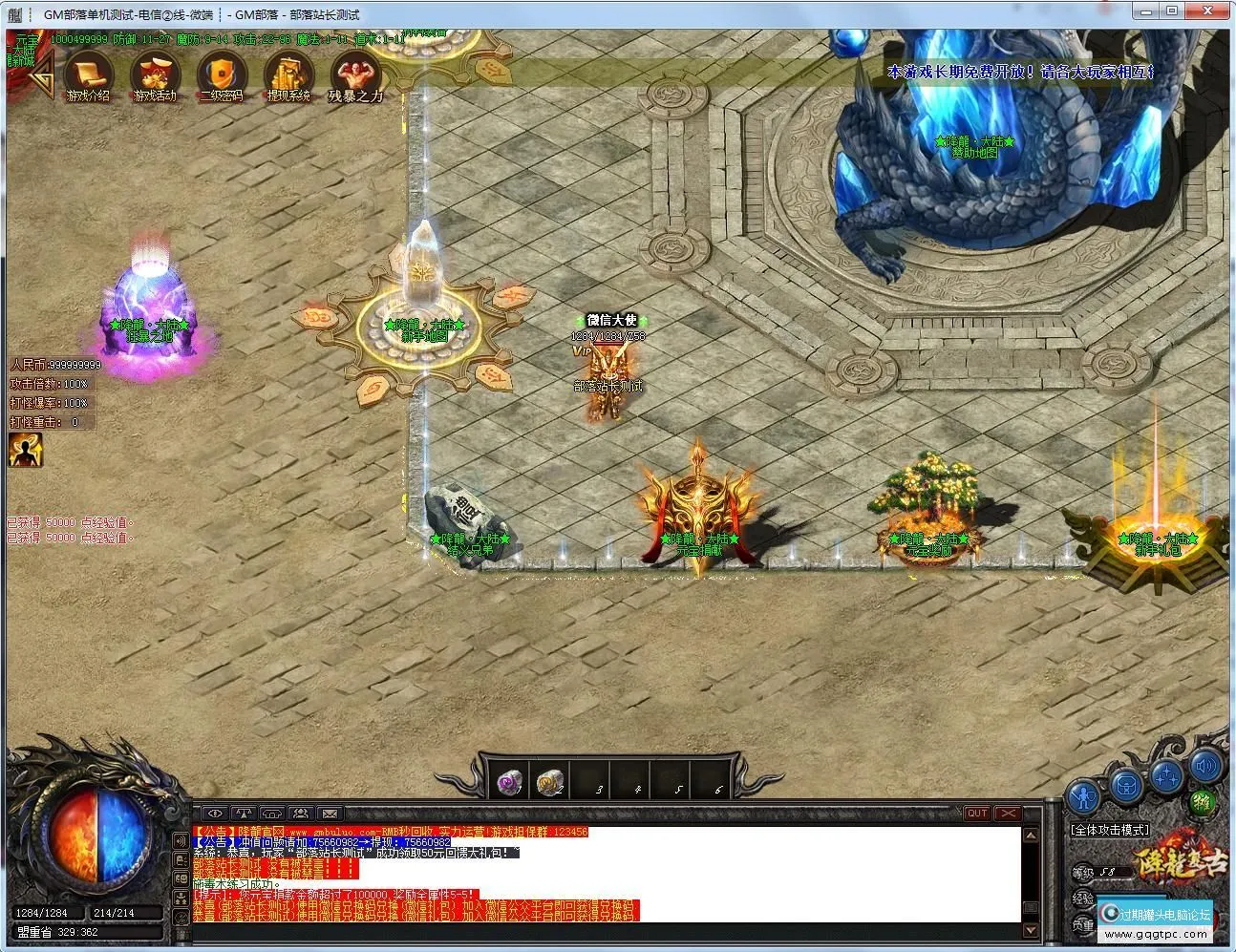This screenshot has height=952, width=1236.
Task: Open the bag treasure chest button
Action: (1127, 786)
